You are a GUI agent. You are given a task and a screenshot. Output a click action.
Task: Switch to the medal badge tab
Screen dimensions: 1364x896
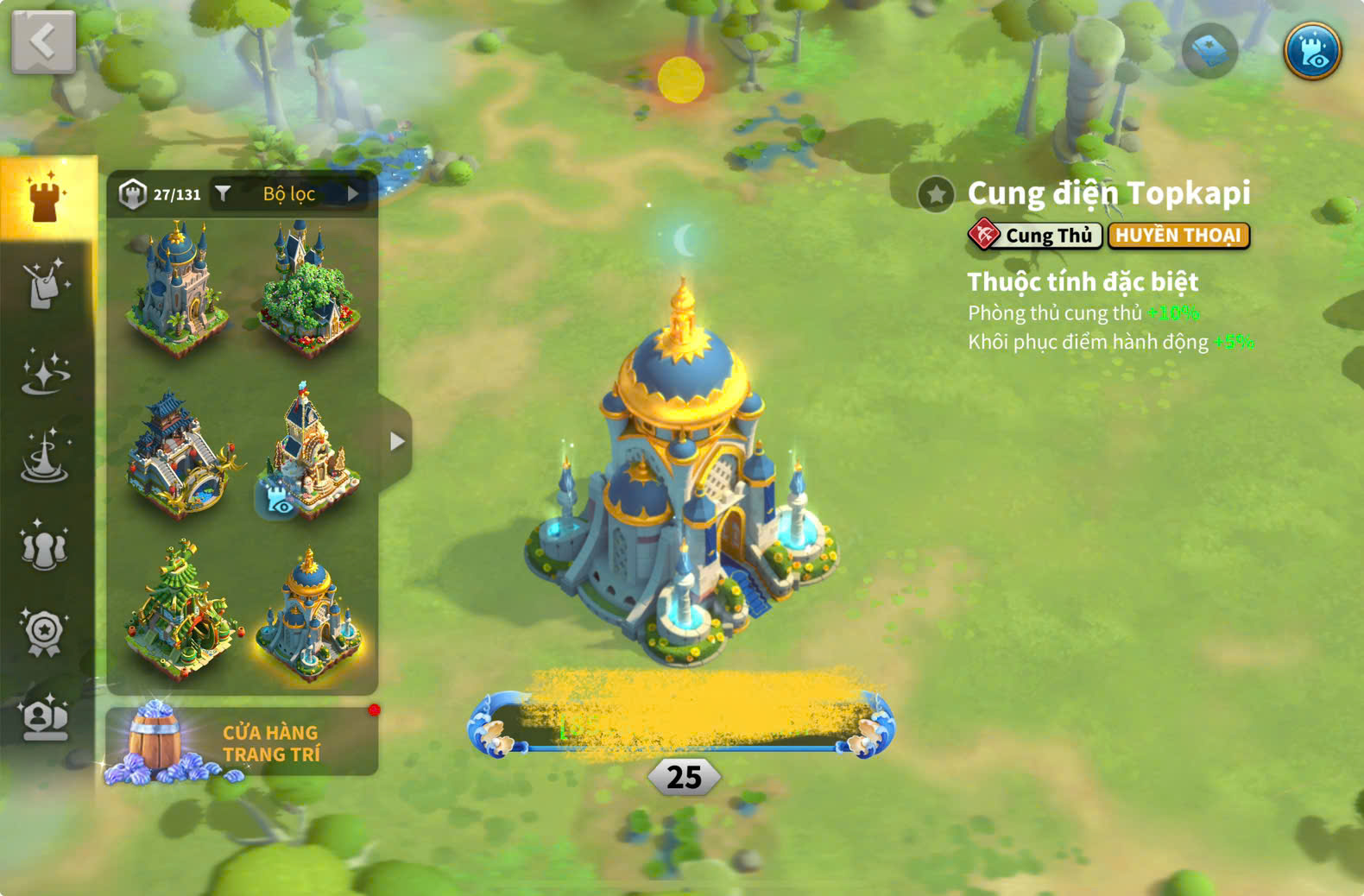tap(45, 633)
